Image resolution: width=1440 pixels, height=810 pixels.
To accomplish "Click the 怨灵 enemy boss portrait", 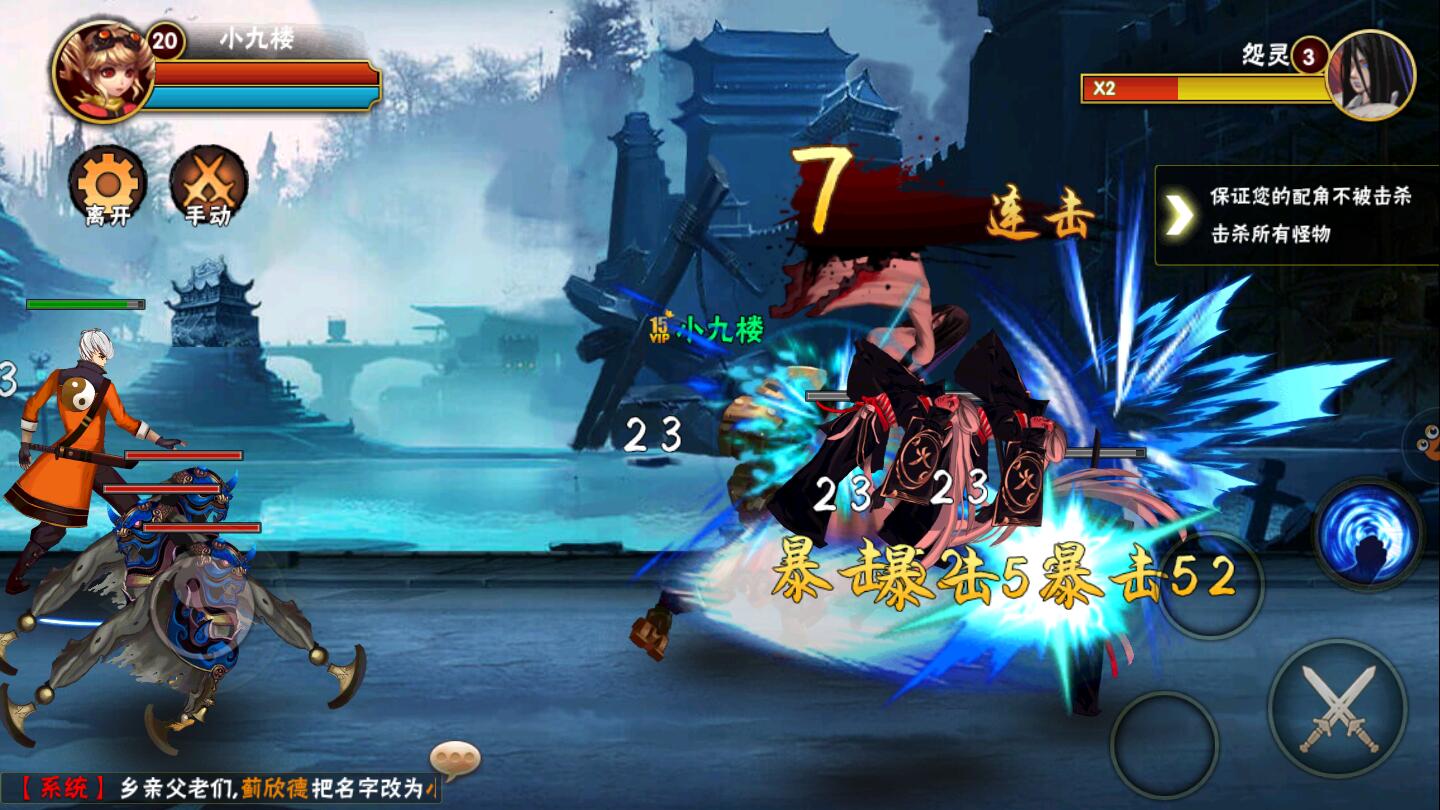I will click(x=1370, y=75).
